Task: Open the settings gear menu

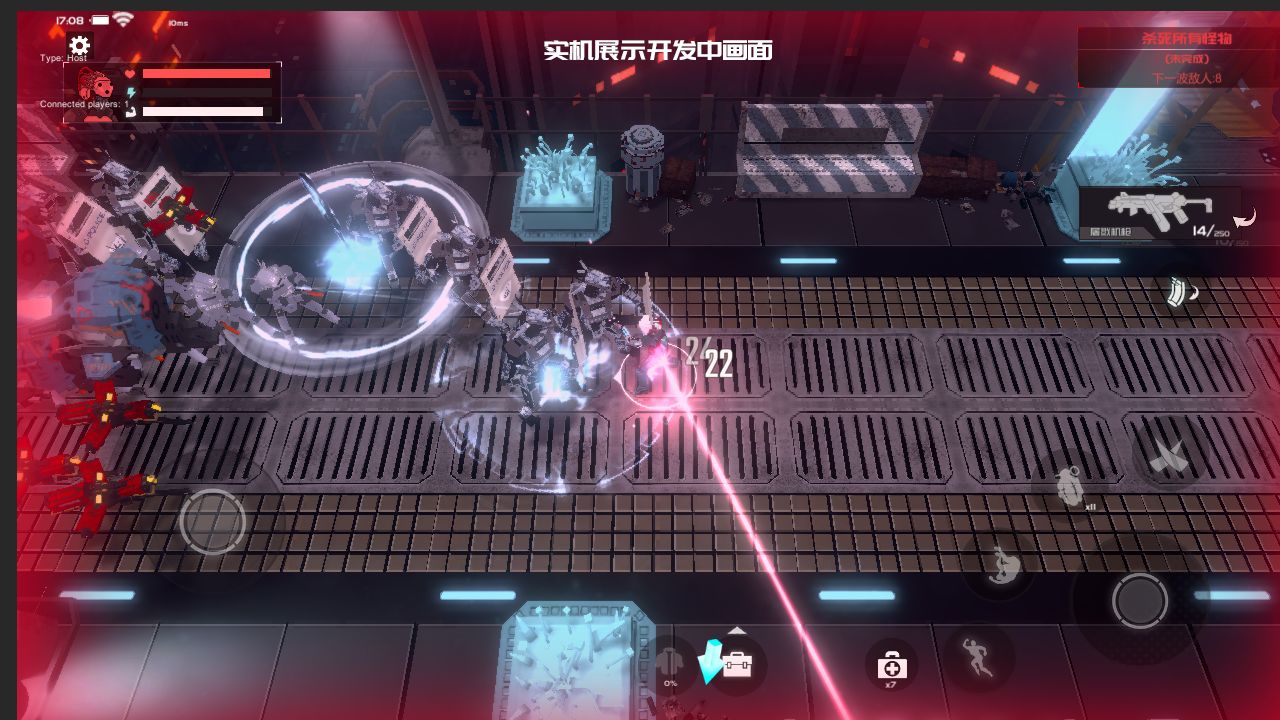Action: [79, 45]
